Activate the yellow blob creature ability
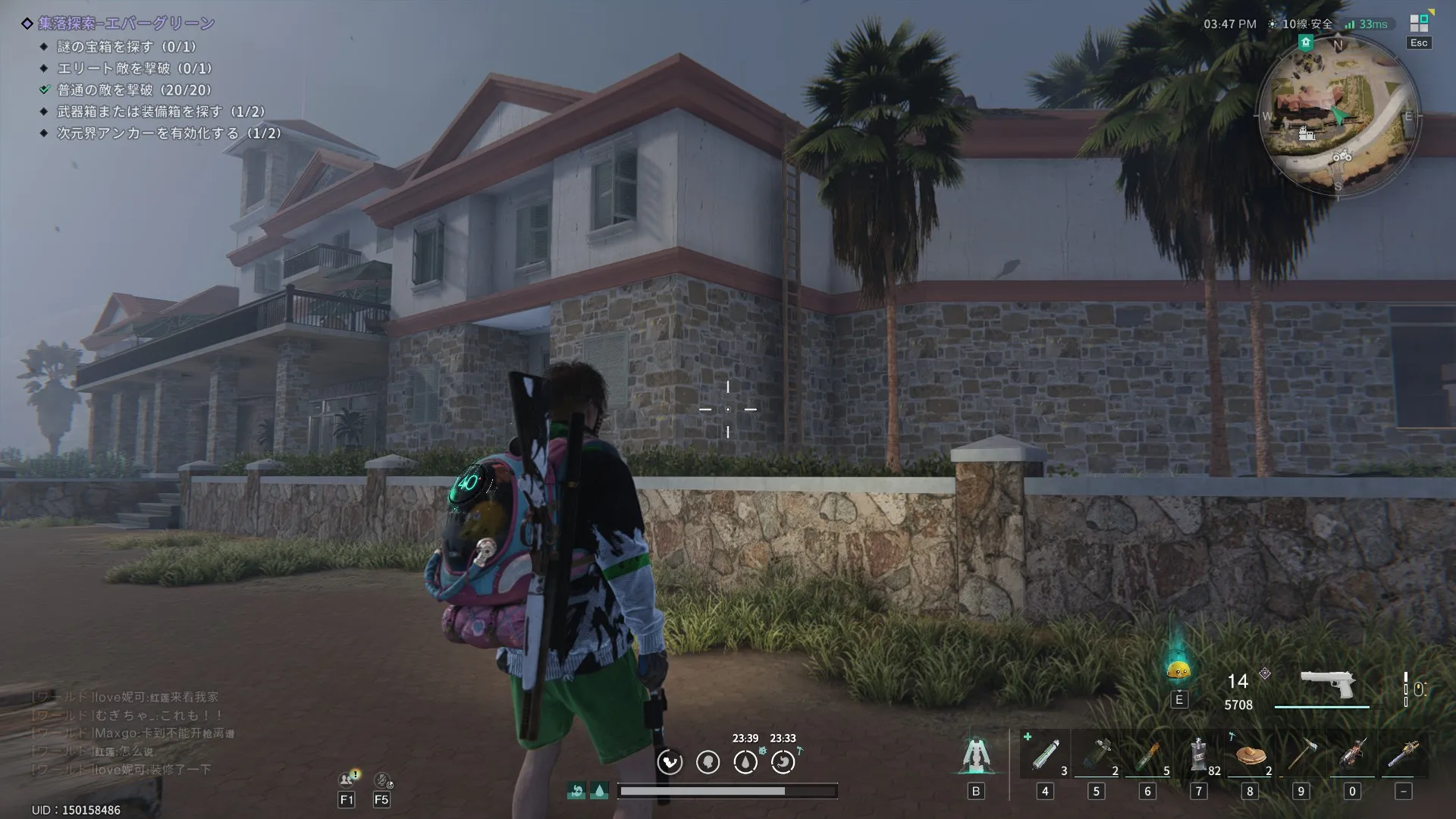 point(1178,669)
